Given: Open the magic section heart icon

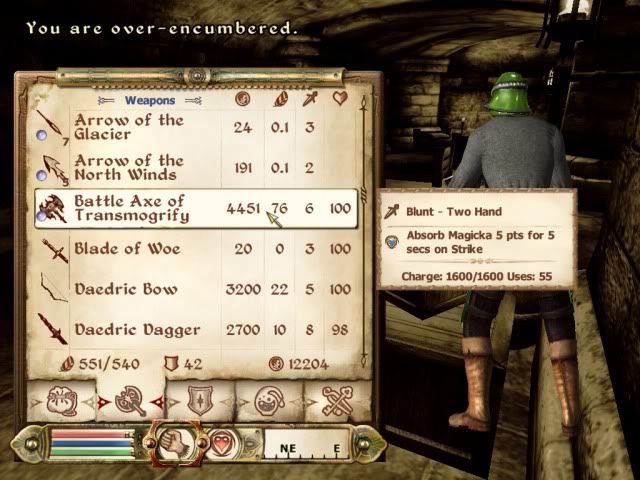Looking at the screenshot, I should [223, 442].
